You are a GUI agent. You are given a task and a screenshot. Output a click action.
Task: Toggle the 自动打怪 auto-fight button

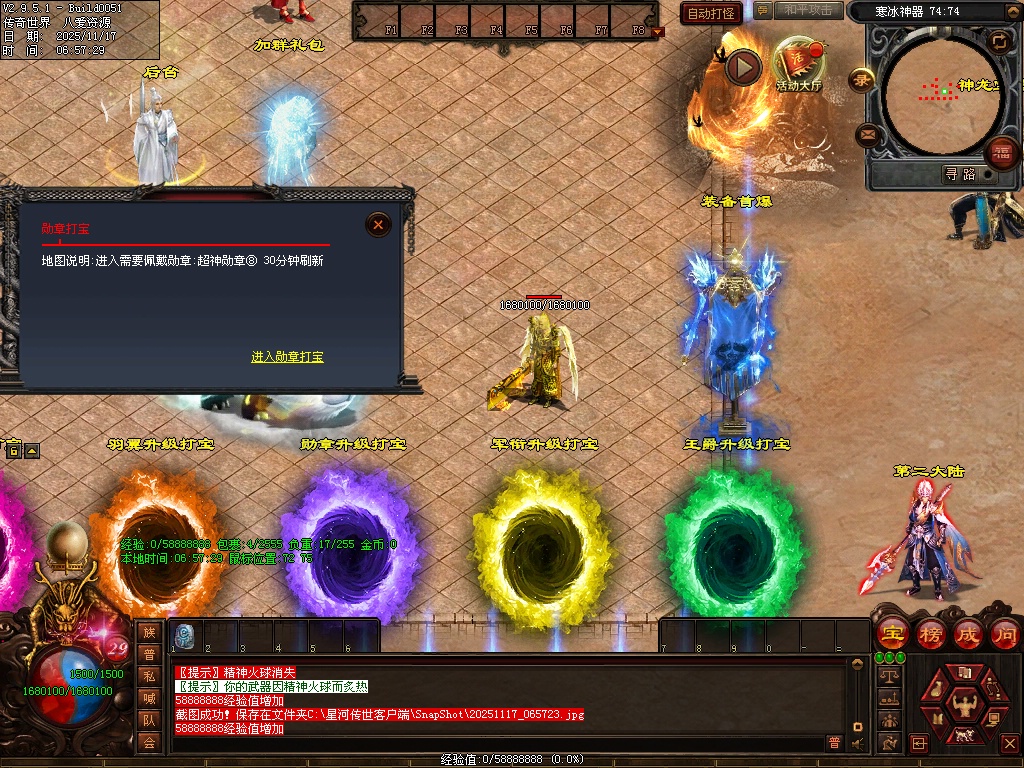click(x=711, y=13)
